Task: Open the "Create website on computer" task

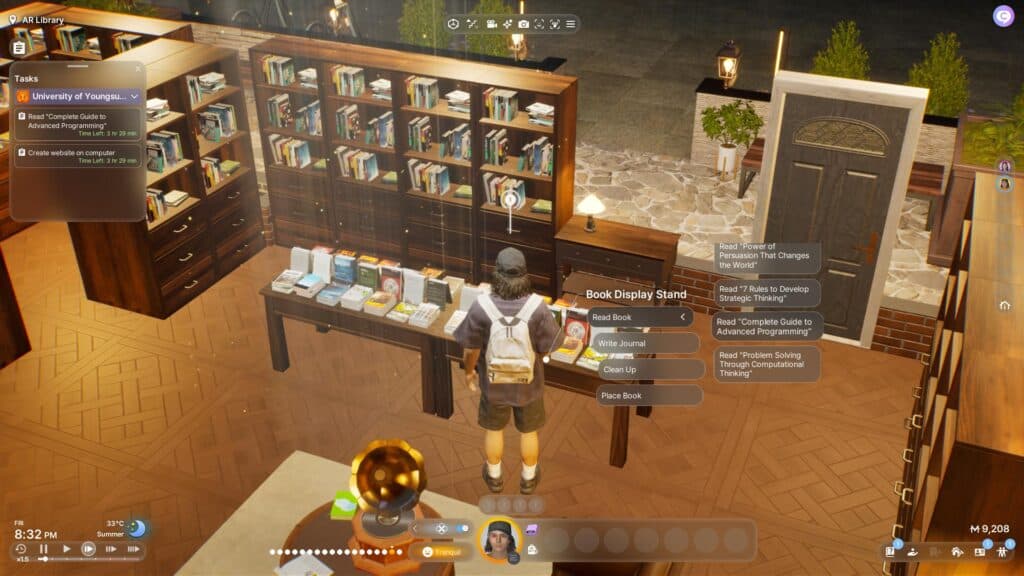Action: click(78, 156)
